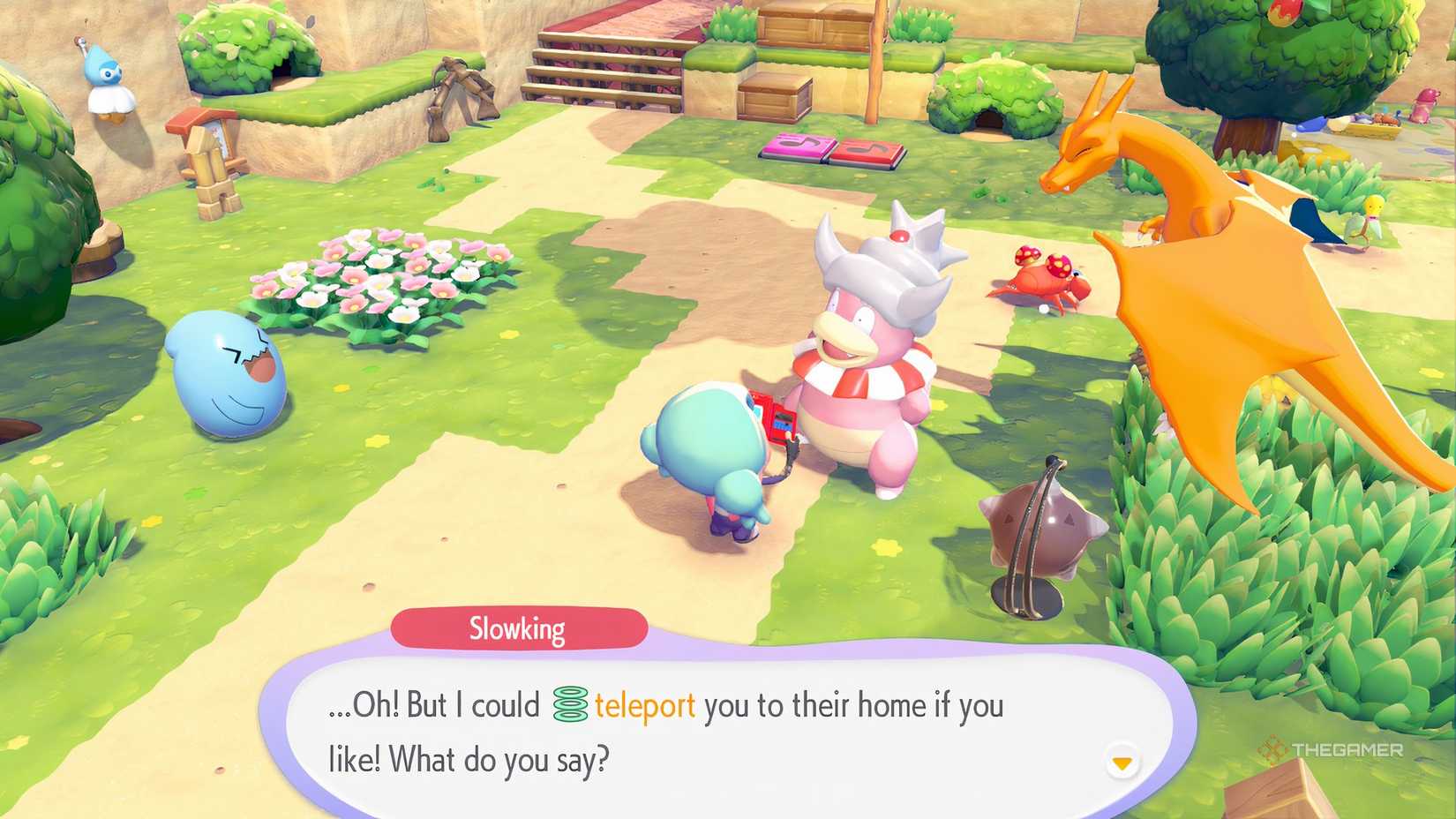Click the pink flower patch
This screenshot has height=819, width=1456.
[362, 282]
